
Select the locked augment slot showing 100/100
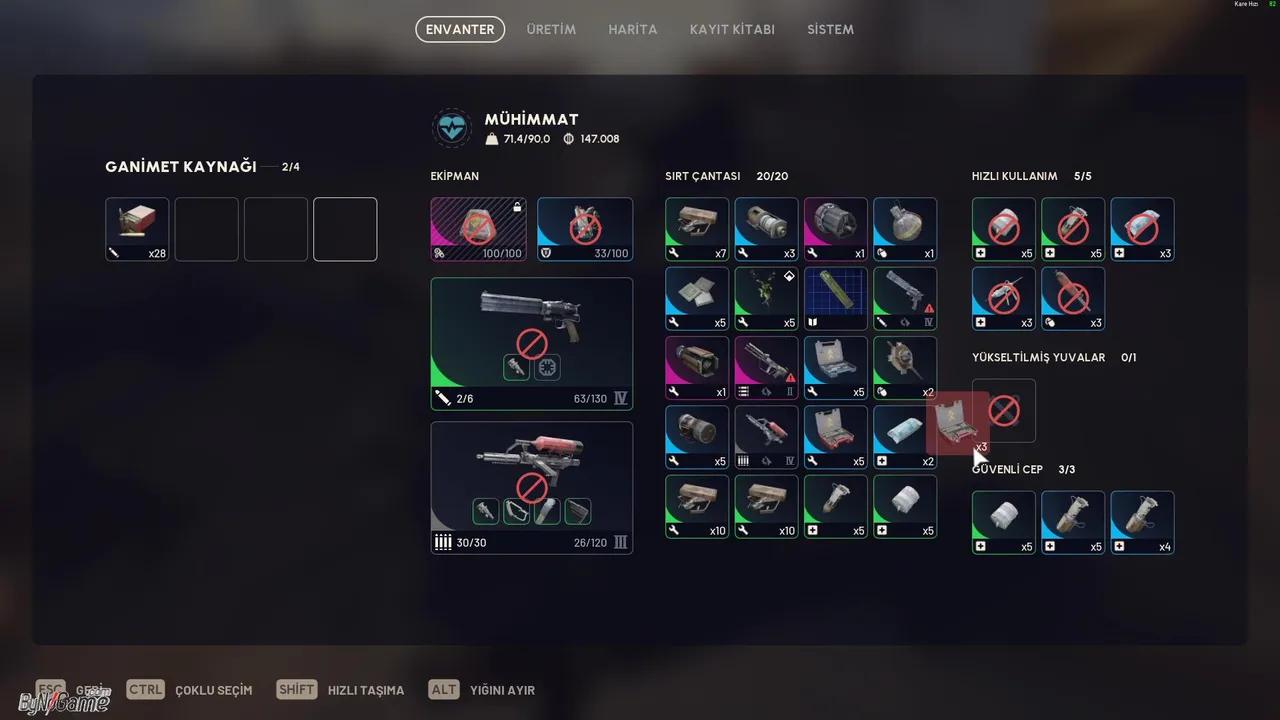[478, 229]
